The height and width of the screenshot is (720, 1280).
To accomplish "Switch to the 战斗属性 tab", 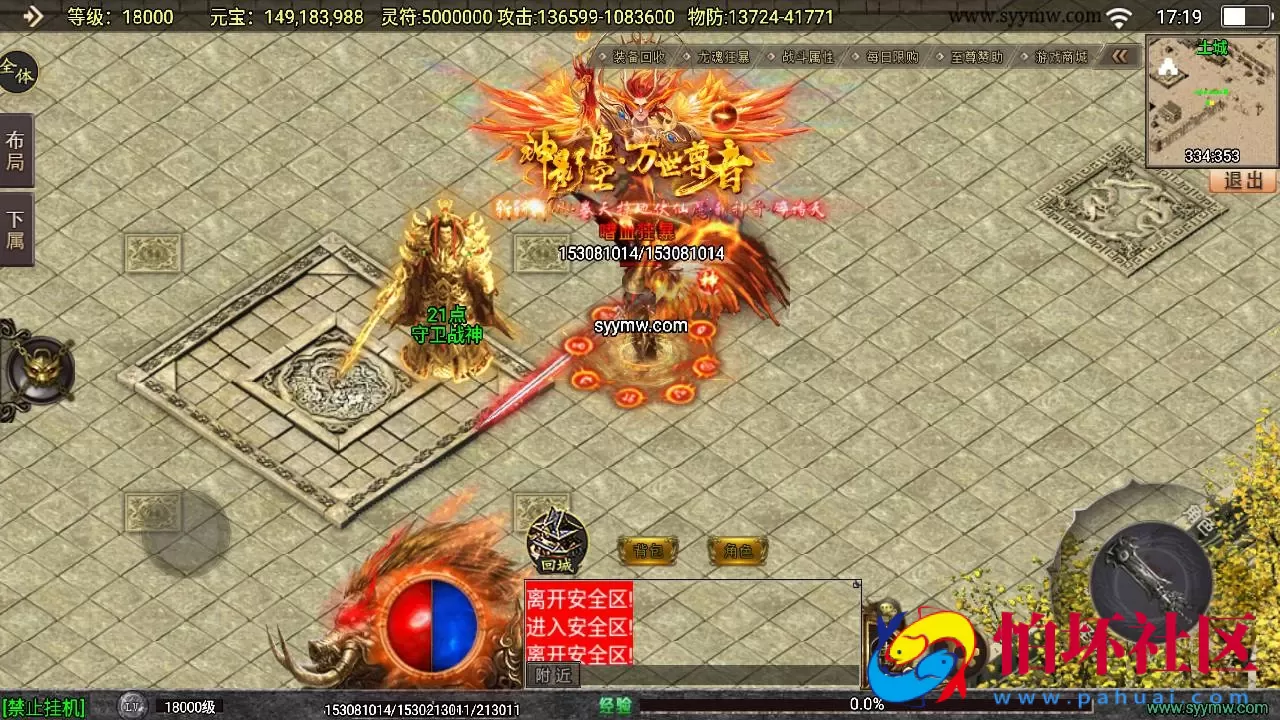I will (806, 57).
